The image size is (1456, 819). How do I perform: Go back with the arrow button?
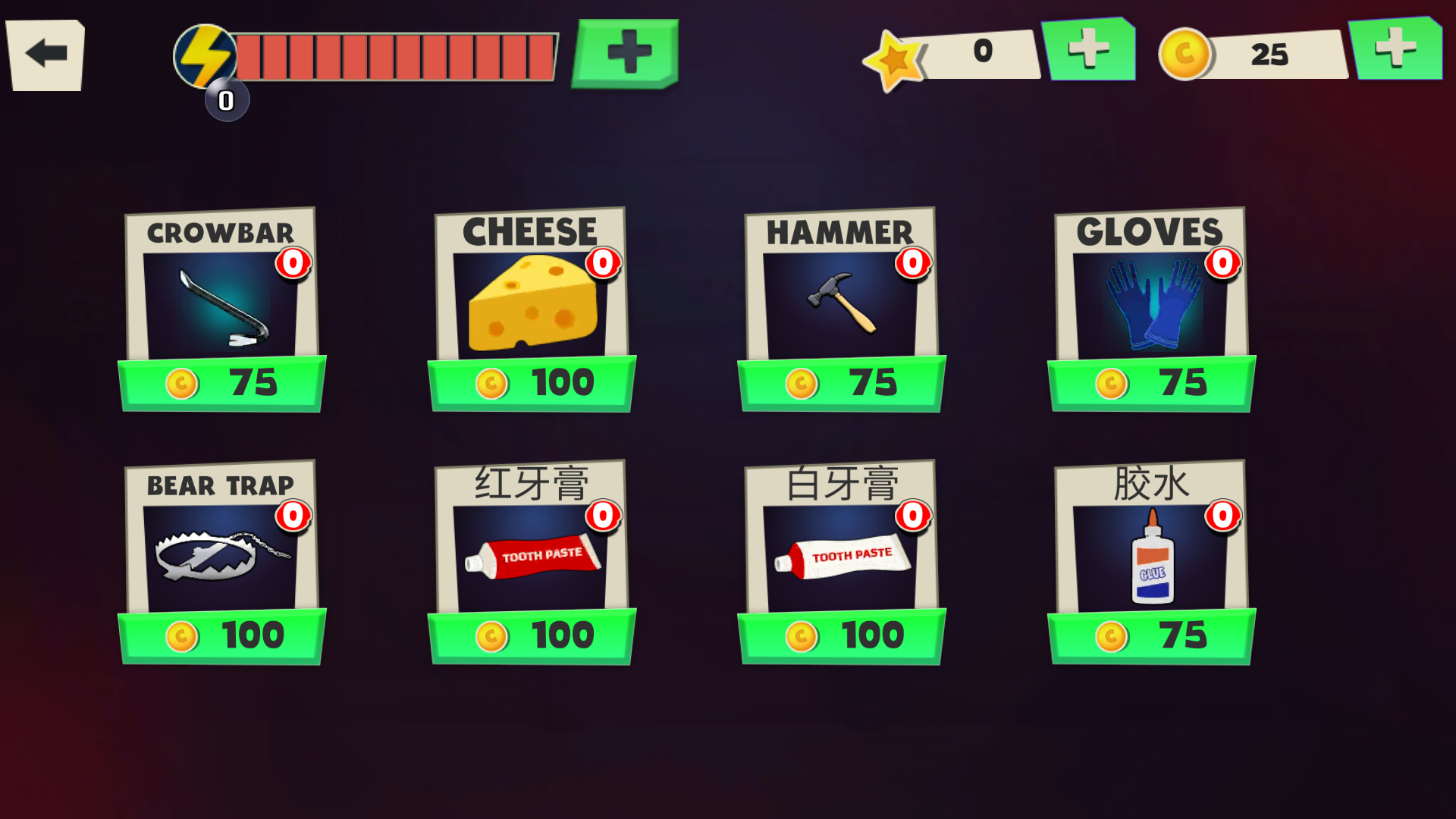(x=45, y=55)
